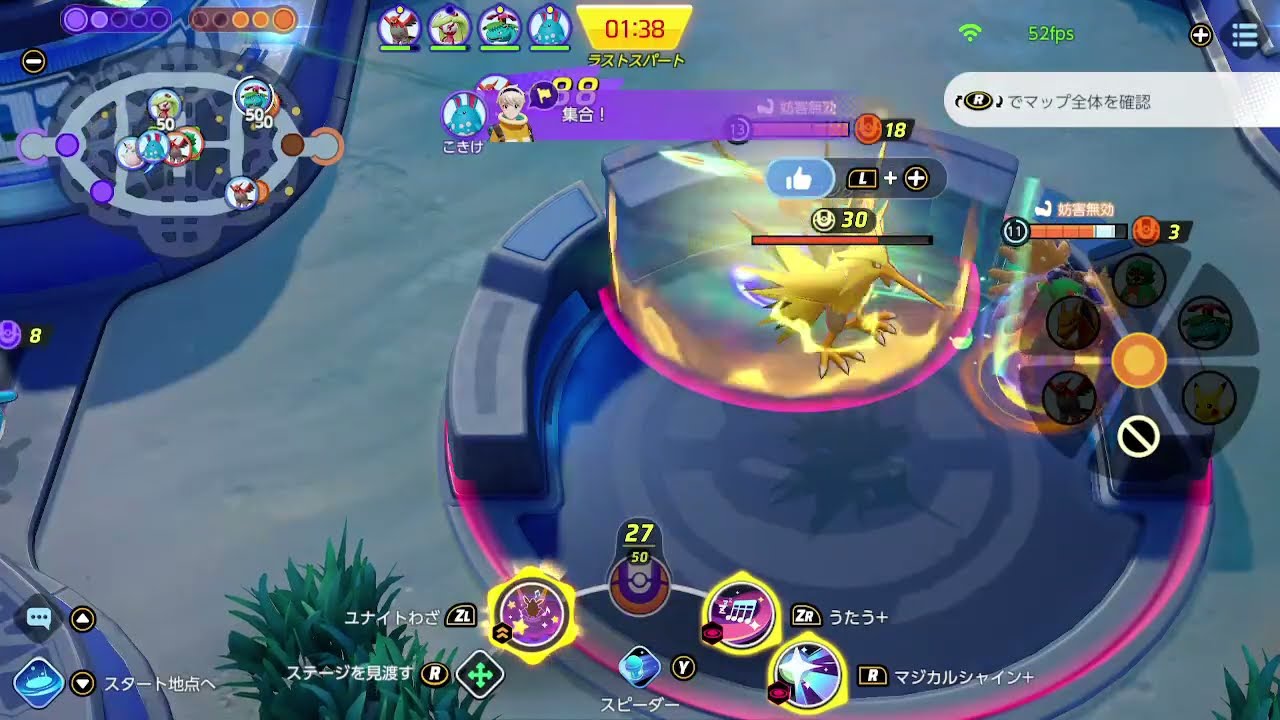Click the surf/swim mode icon bottom-left
Screen dimensions: 1280x720
[37, 675]
